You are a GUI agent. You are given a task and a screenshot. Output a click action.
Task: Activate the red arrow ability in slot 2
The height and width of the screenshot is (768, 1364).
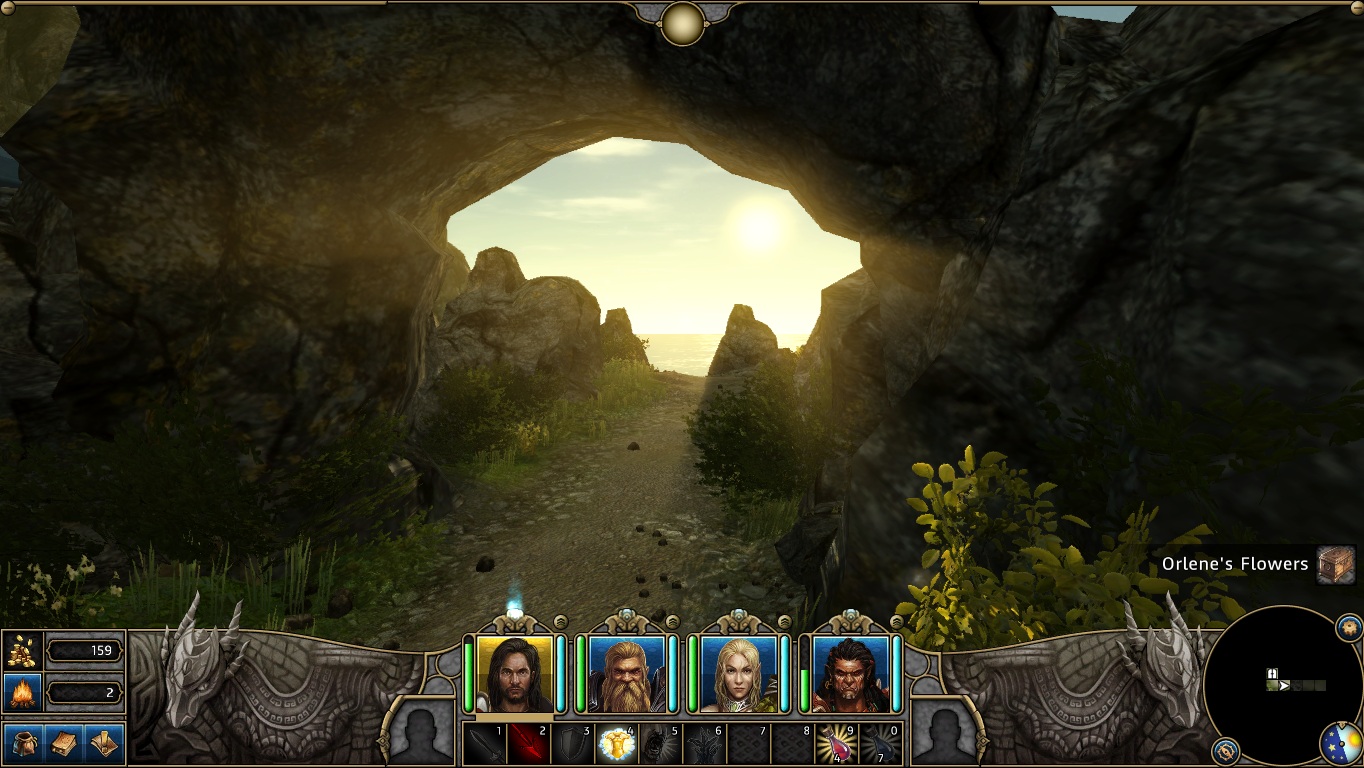[x=528, y=744]
